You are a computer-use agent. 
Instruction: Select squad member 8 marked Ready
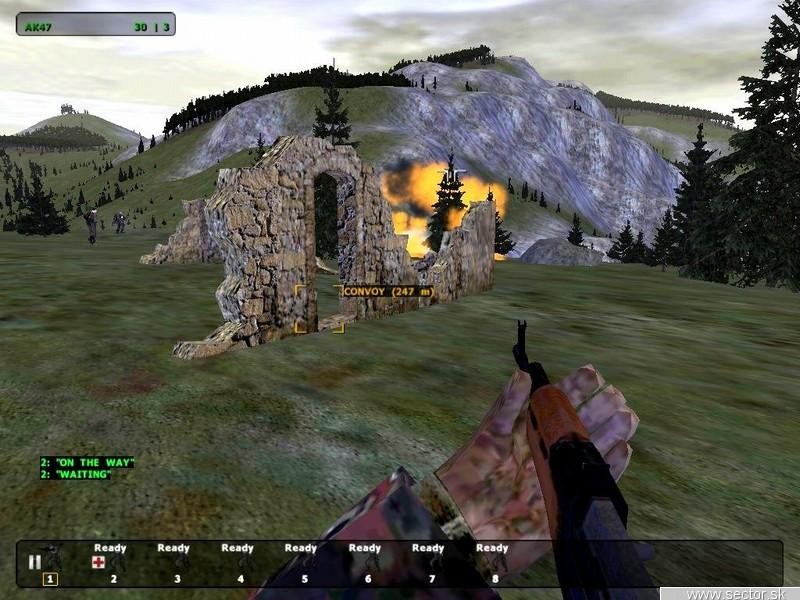tap(492, 563)
